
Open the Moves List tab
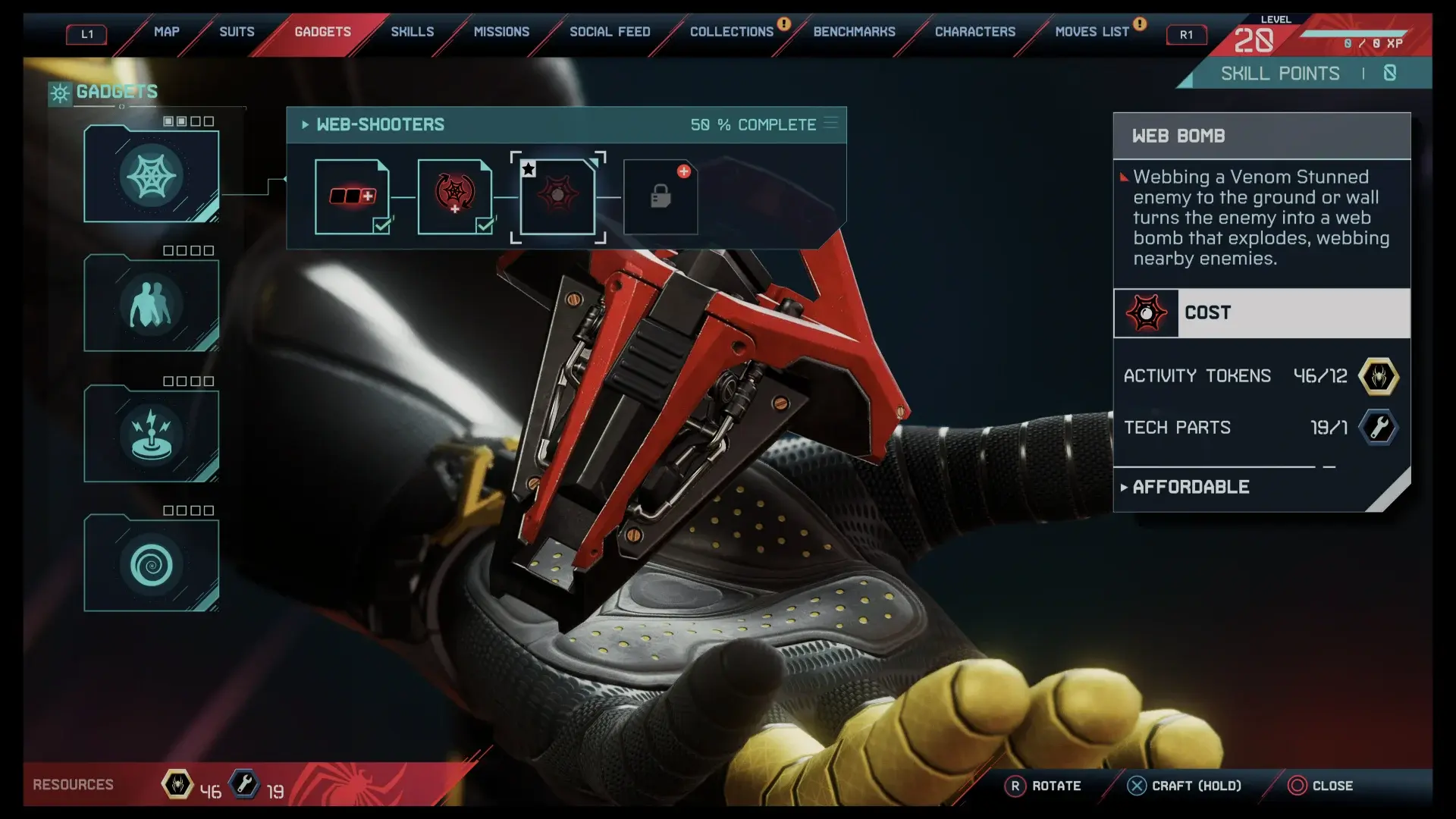[1091, 32]
